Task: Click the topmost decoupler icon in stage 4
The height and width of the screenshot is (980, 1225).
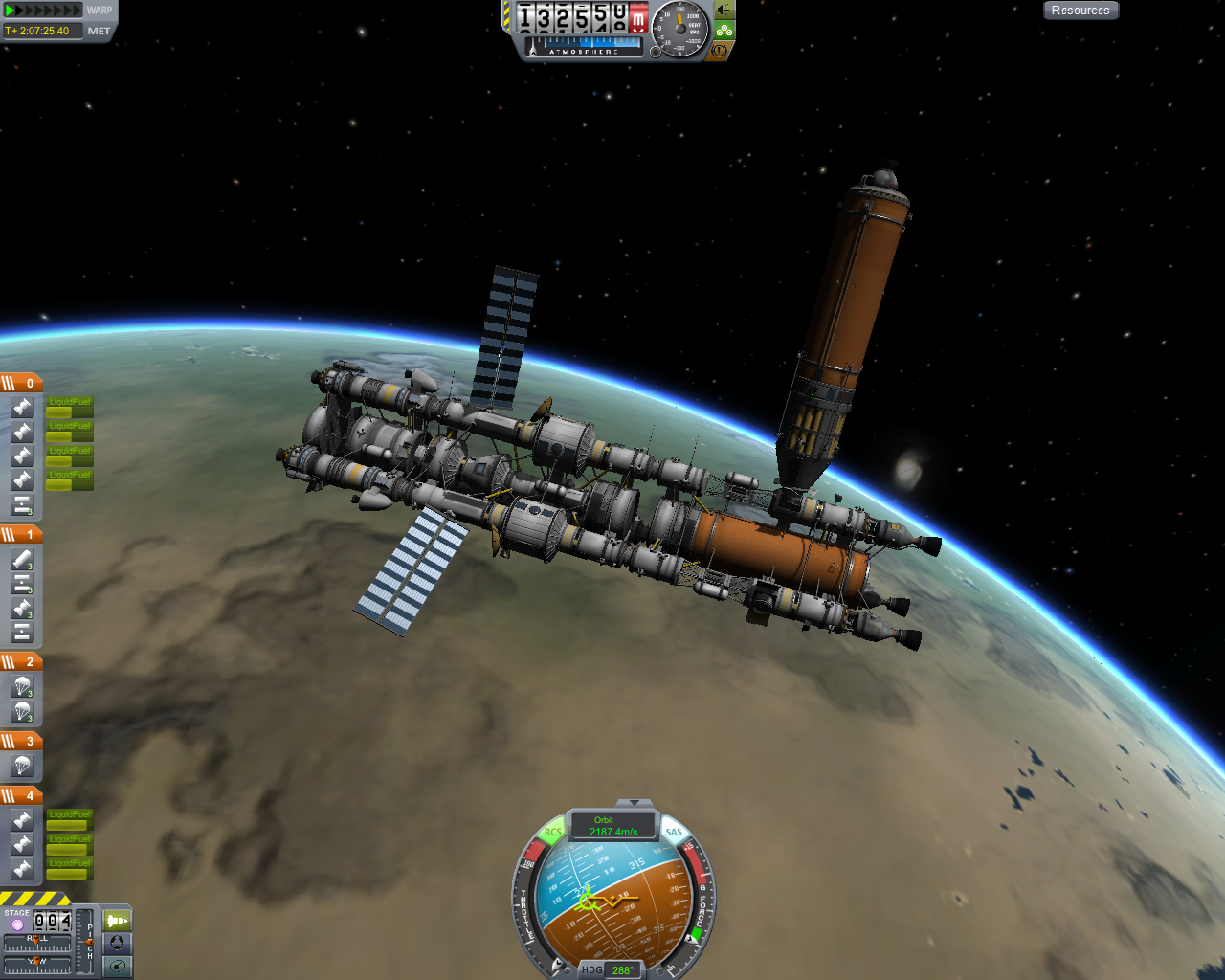Action: (x=21, y=818)
